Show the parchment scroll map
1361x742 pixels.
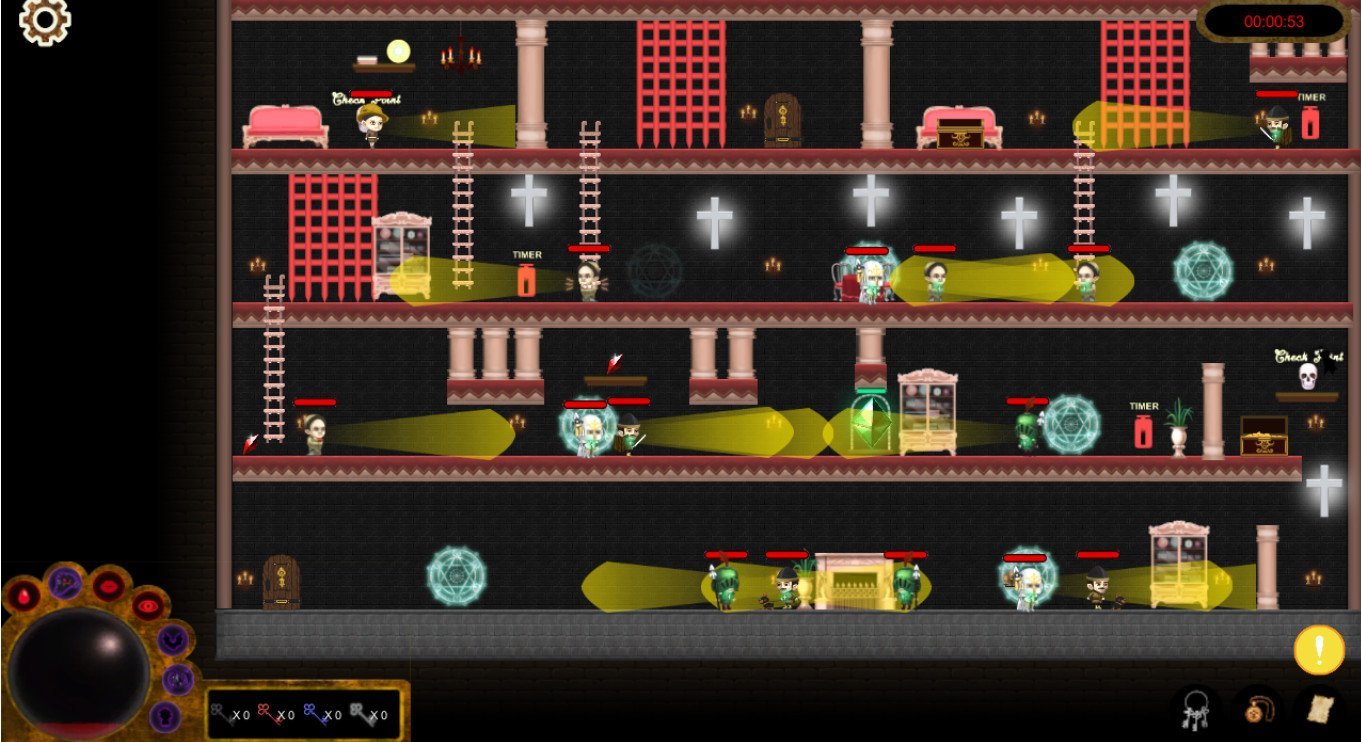click(1320, 710)
